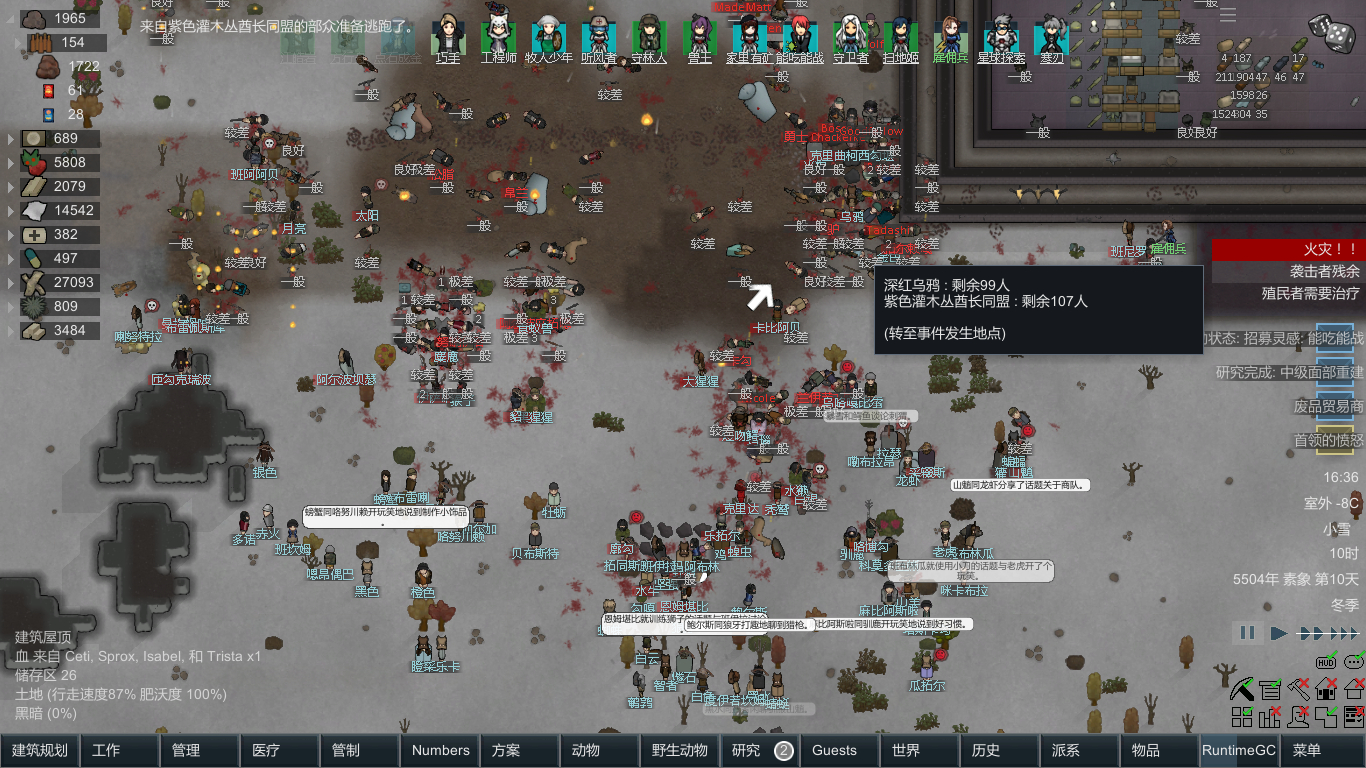
Task: Open the 工作 work tab
Action: pyautogui.click(x=119, y=750)
